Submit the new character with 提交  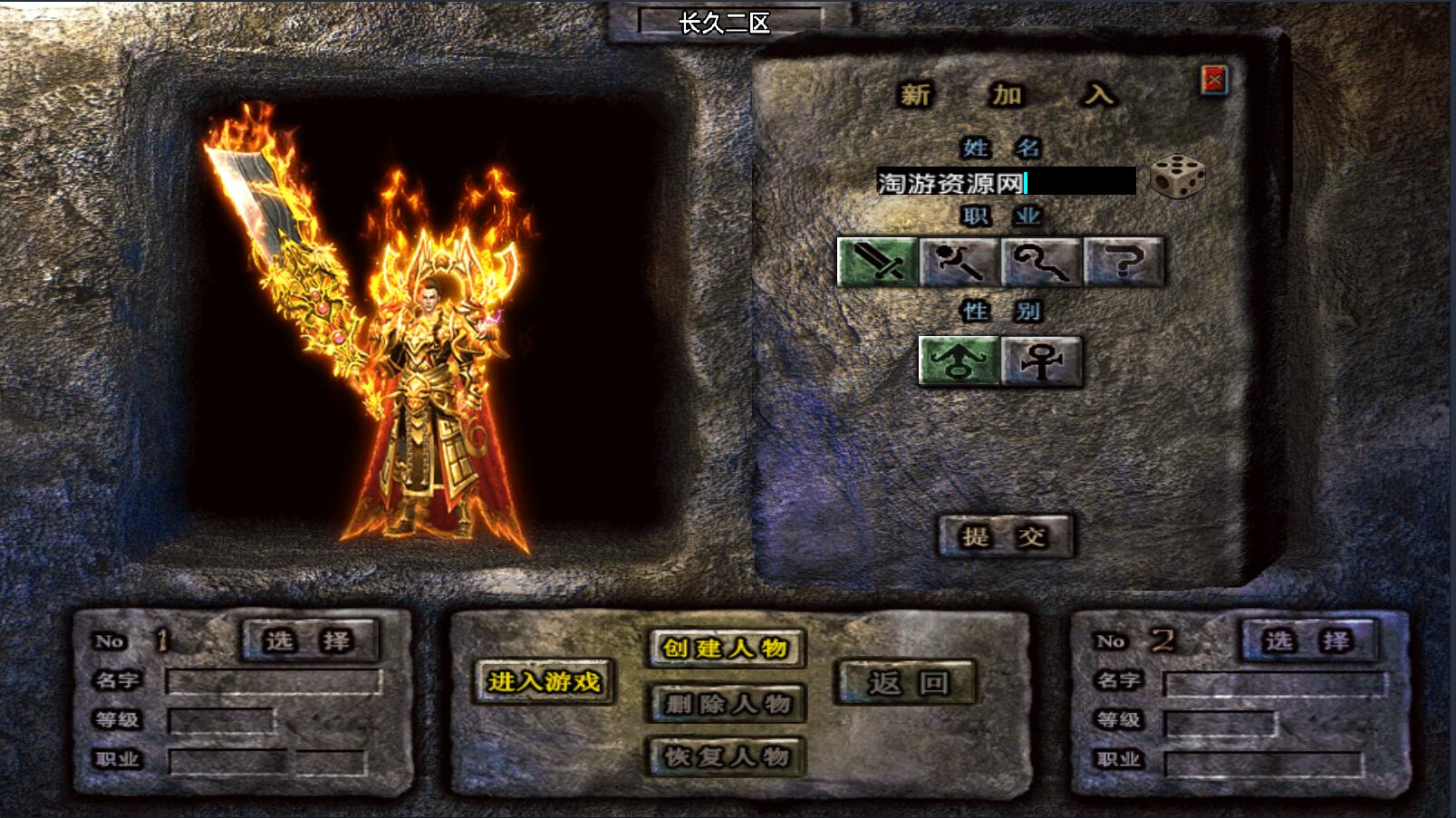tap(1004, 535)
